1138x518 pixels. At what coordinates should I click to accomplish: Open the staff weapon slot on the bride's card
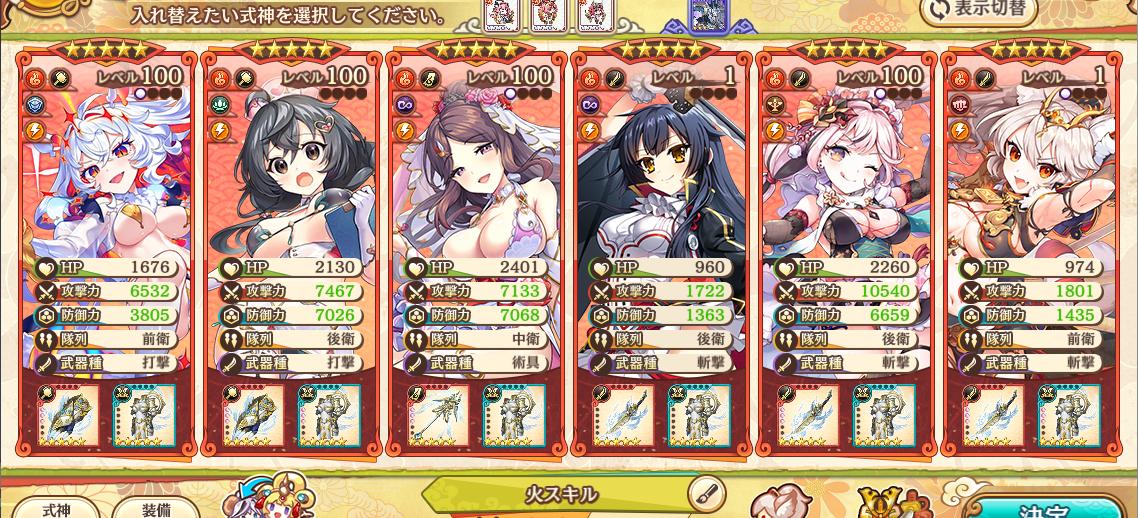pyautogui.click(x=439, y=415)
